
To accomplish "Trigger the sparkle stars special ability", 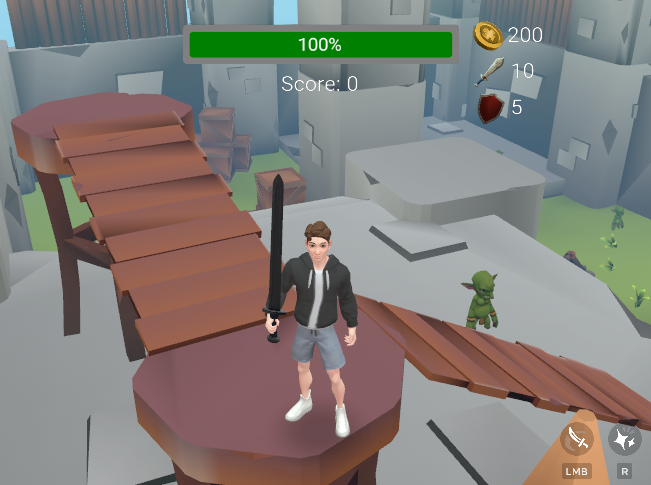I will point(625,439).
